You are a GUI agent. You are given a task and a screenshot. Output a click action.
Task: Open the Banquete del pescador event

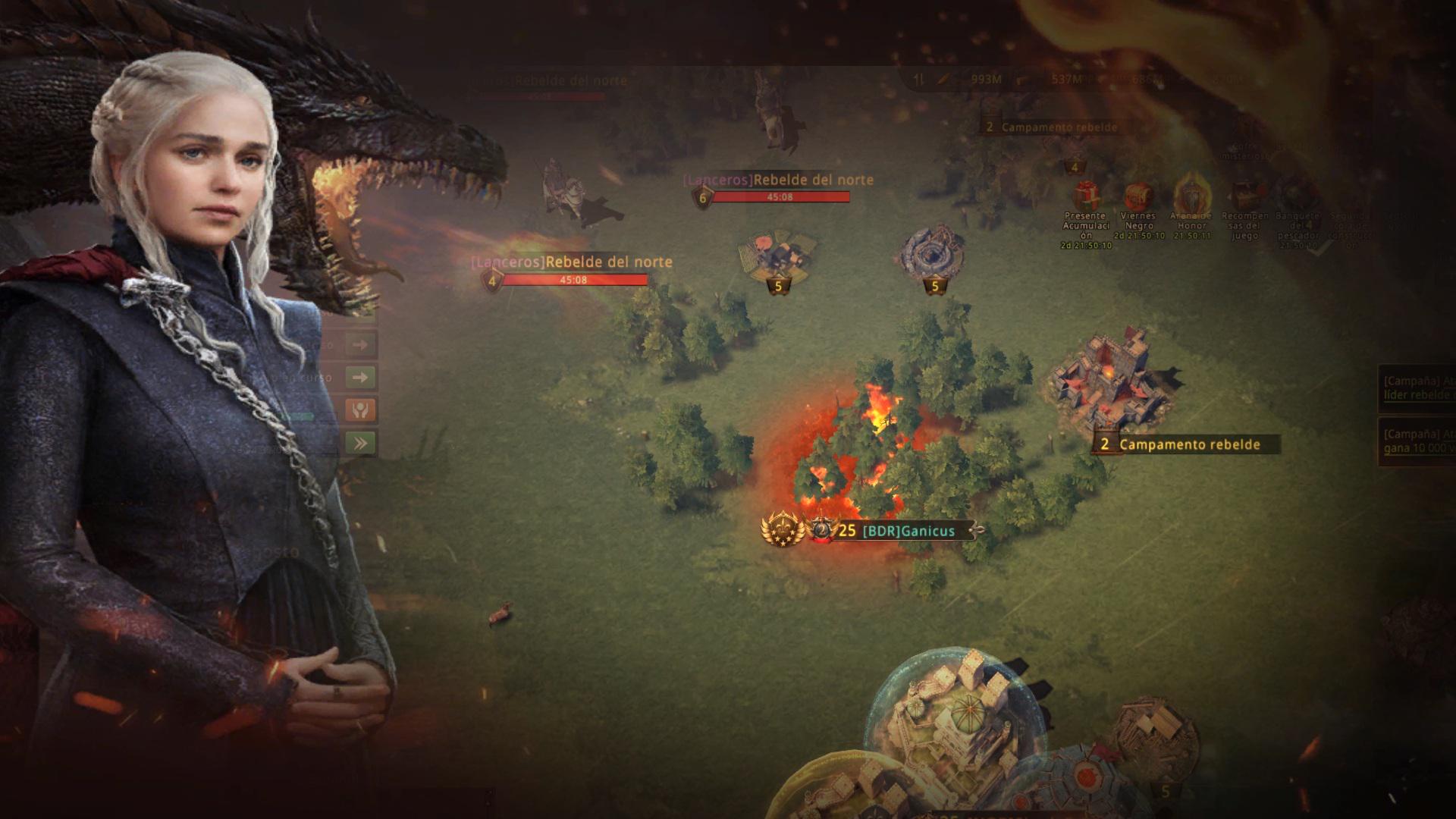pyautogui.click(x=1298, y=199)
